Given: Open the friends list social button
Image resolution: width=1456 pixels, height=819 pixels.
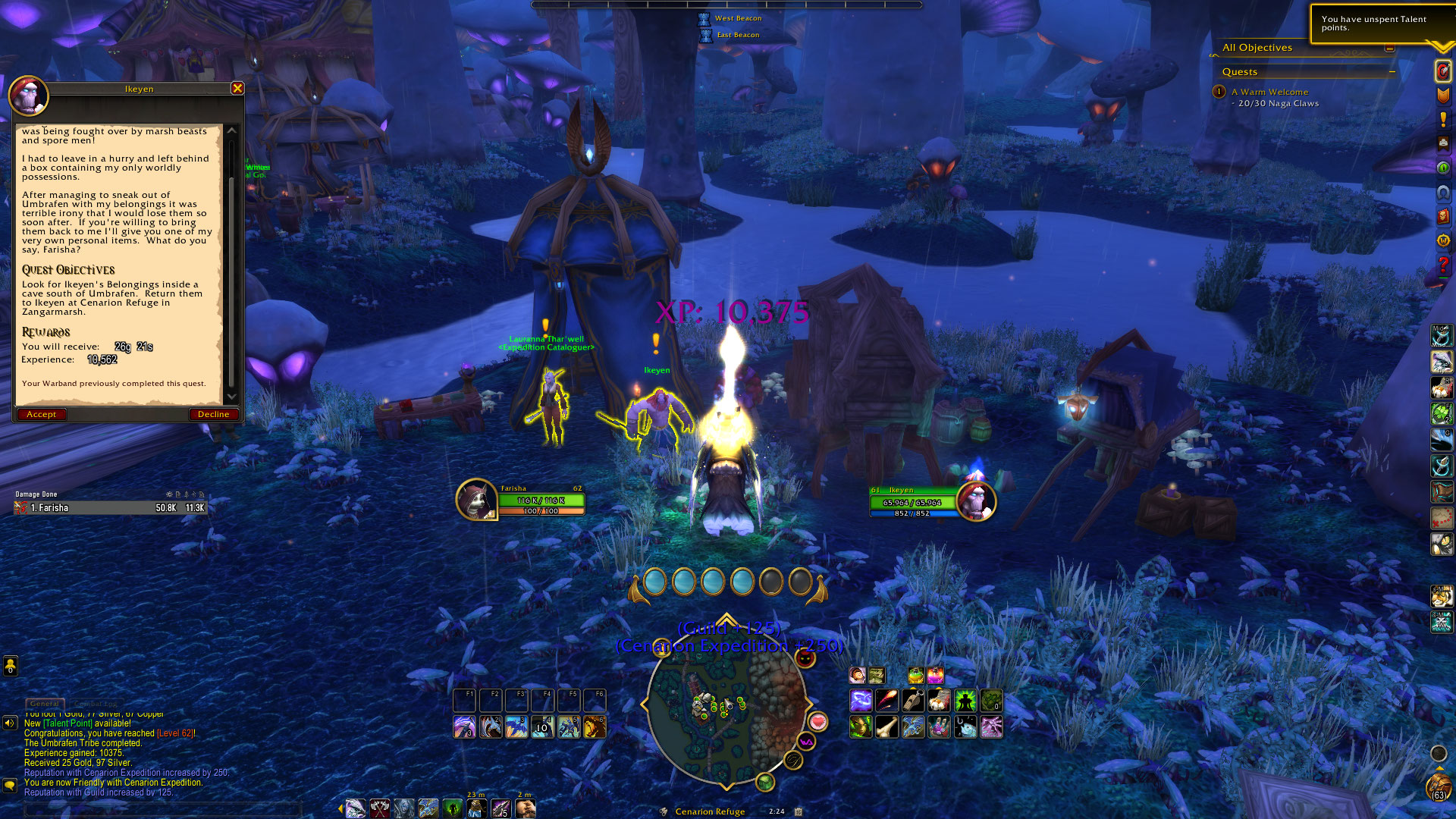Looking at the screenshot, I should pos(10,666).
